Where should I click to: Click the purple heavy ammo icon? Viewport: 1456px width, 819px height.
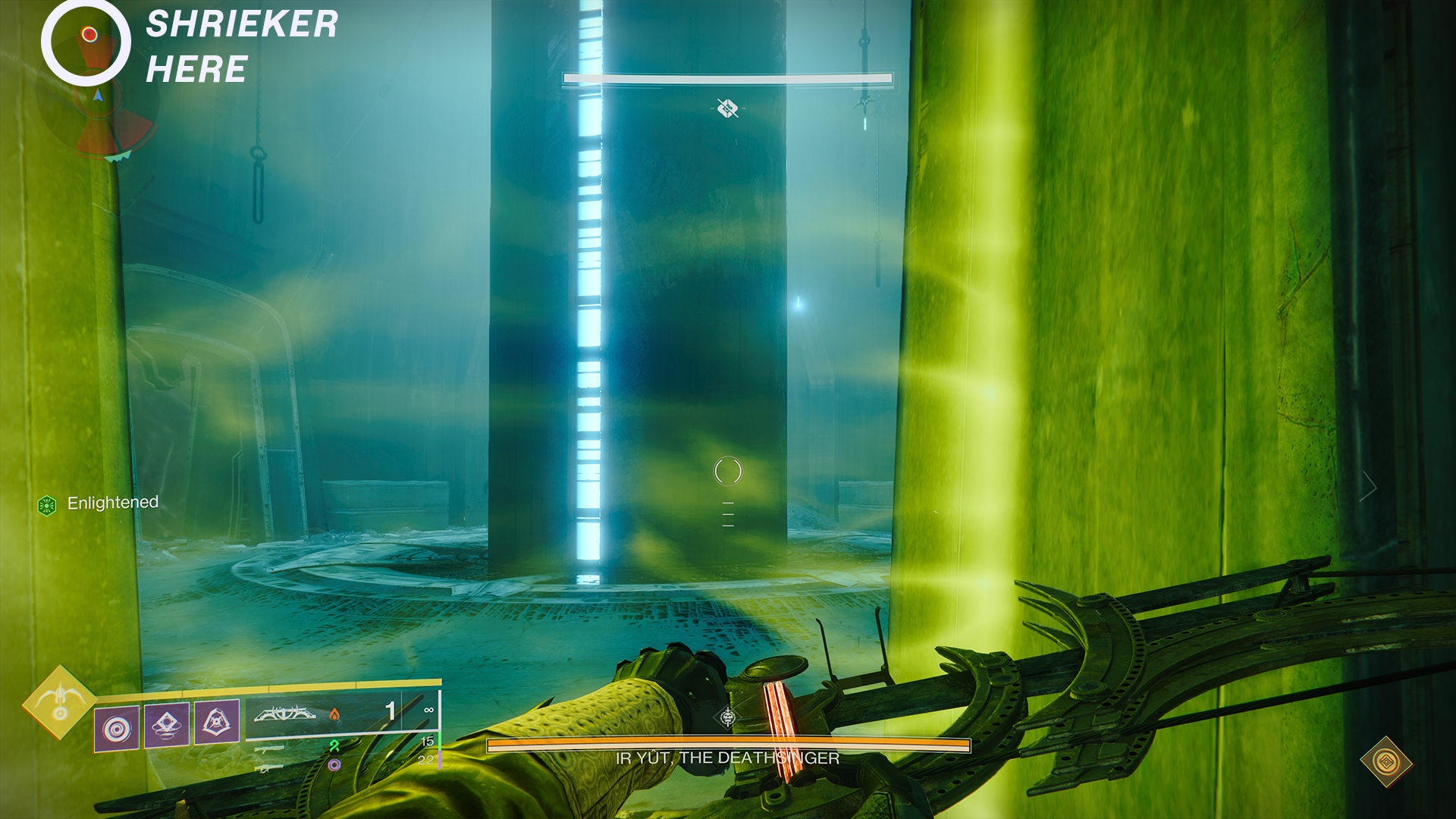(334, 766)
